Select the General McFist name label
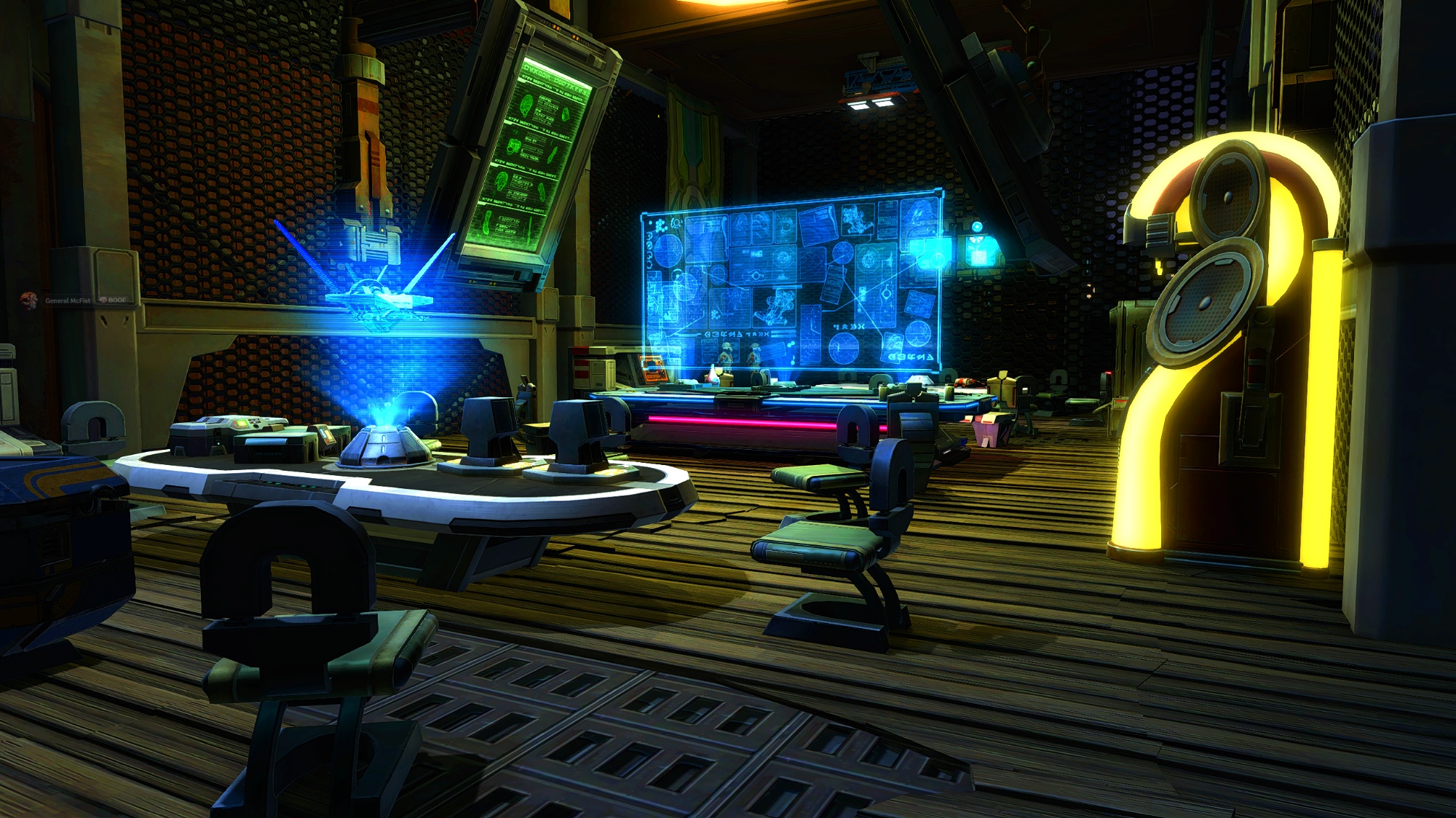Viewport: 1456px width, 818px height. [68, 301]
